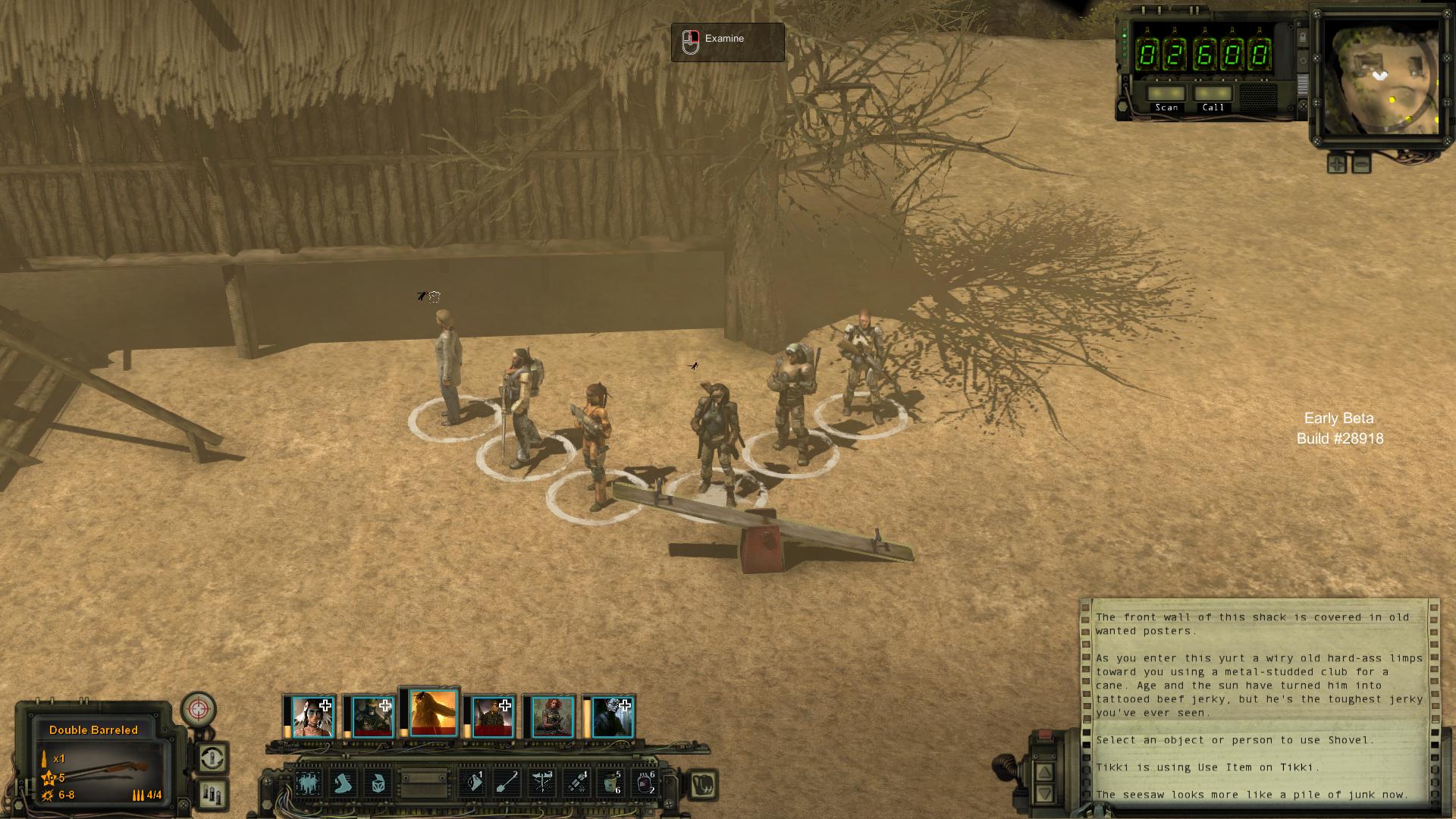Screen dimensions: 1456x819
Task: Zoom out the minimap with minus button
Action: point(1361,163)
